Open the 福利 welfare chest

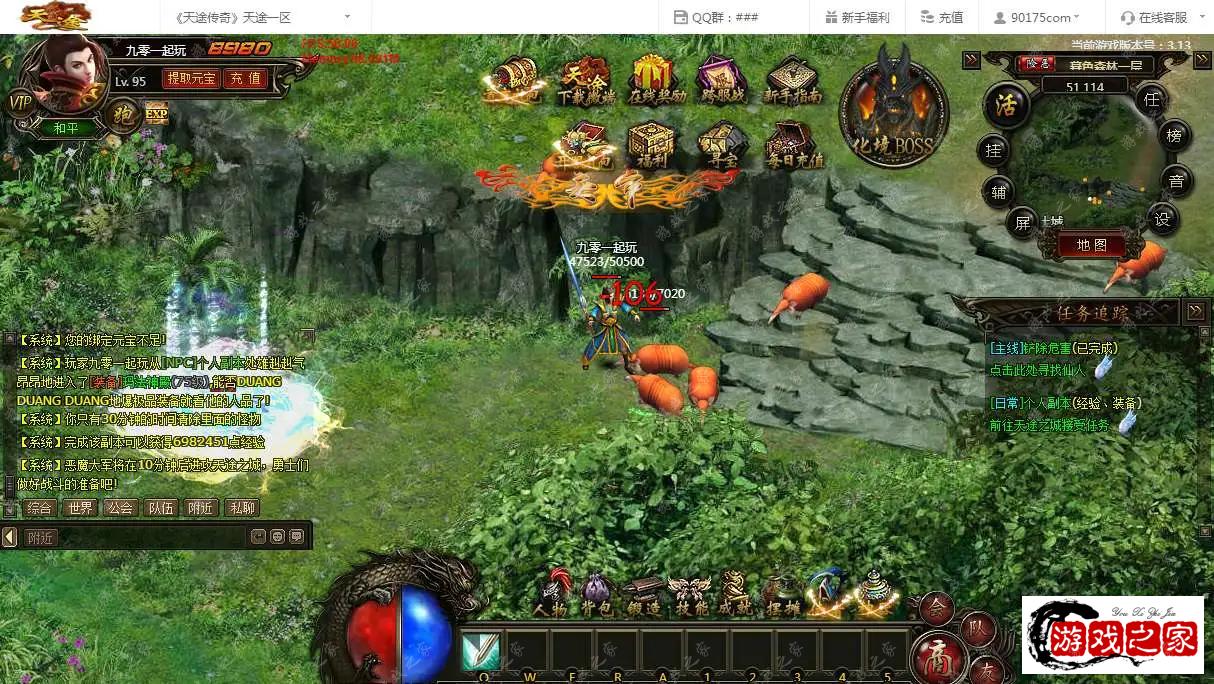(650, 146)
